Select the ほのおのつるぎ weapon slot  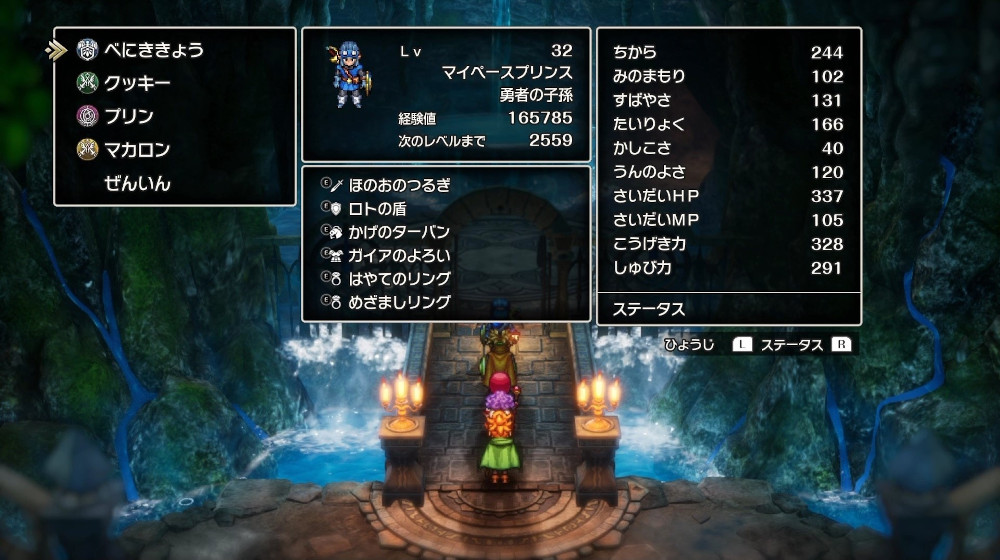399,185
